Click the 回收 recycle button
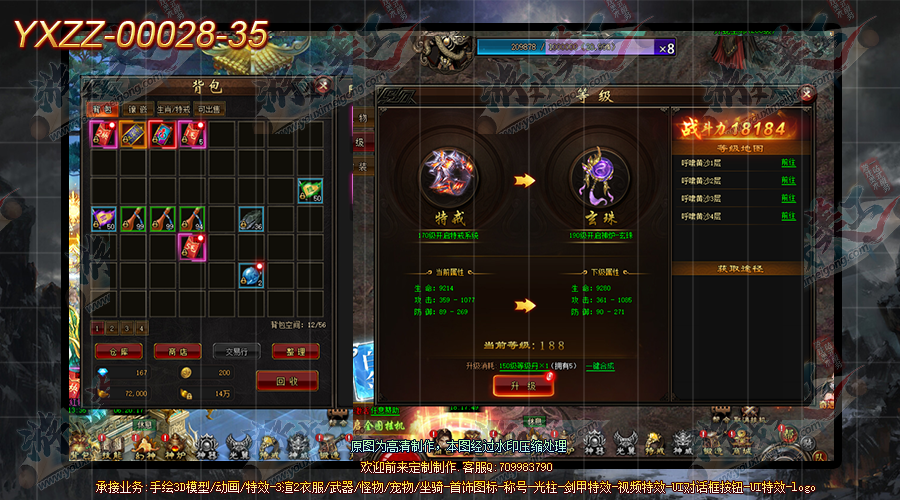The image size is (900, 500). tap(287, 380)
